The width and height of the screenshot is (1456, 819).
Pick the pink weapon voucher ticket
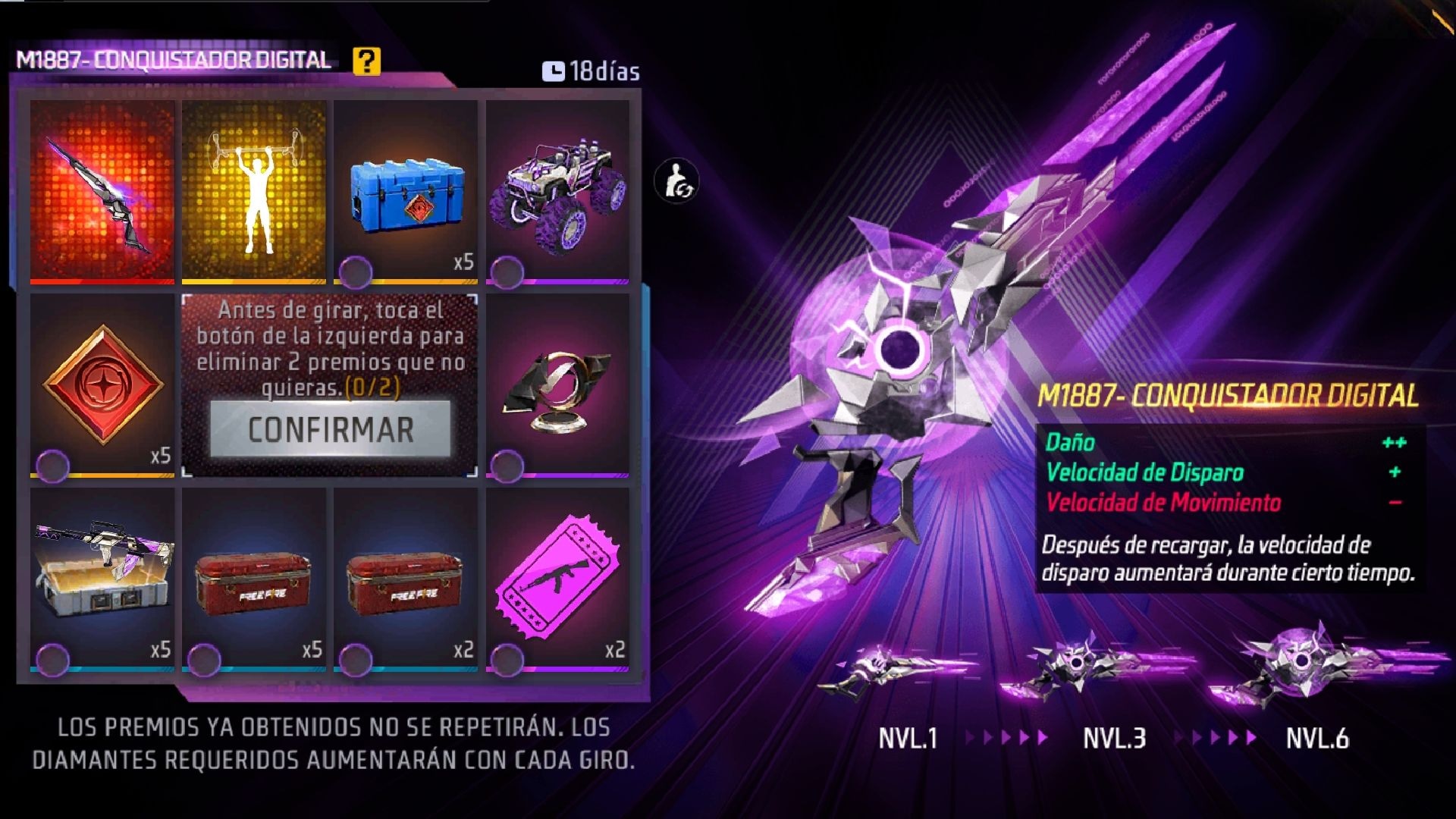coord(557,578)
